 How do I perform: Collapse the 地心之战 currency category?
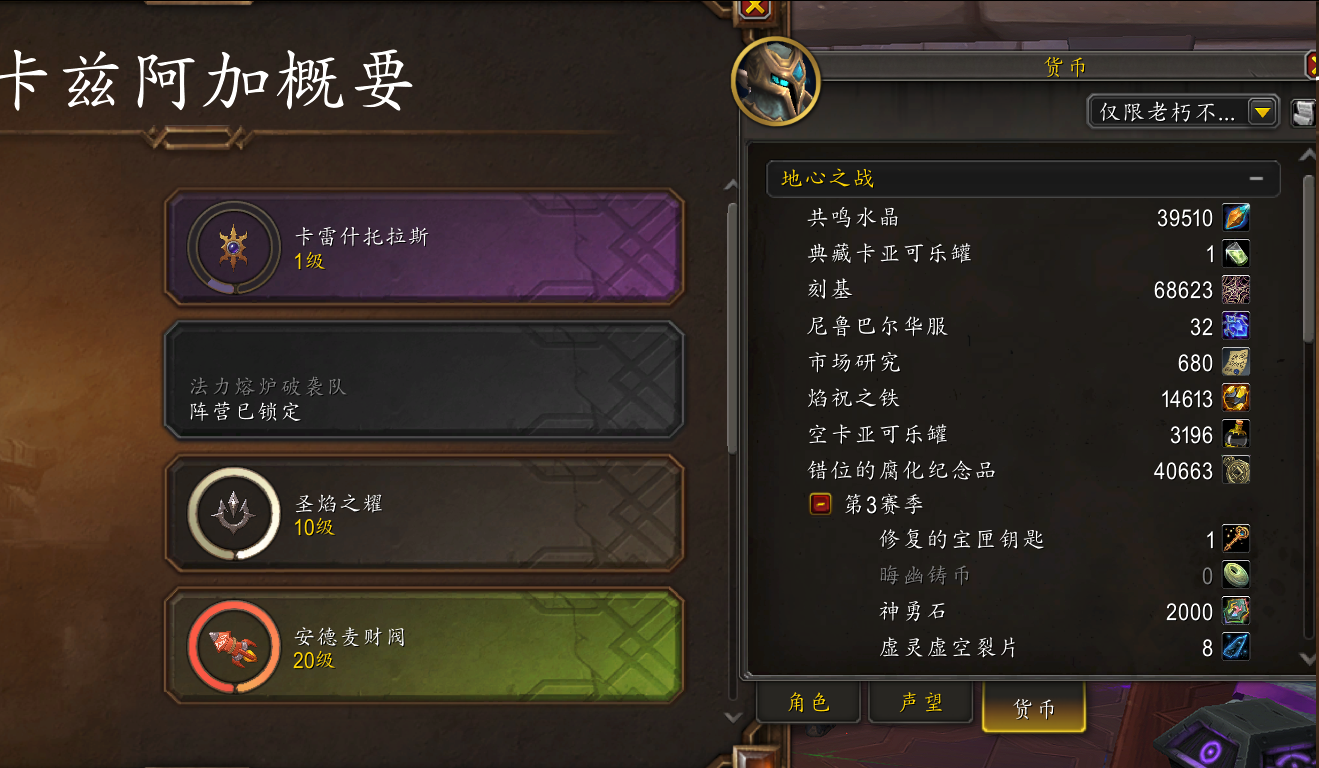pos(1258,179)
